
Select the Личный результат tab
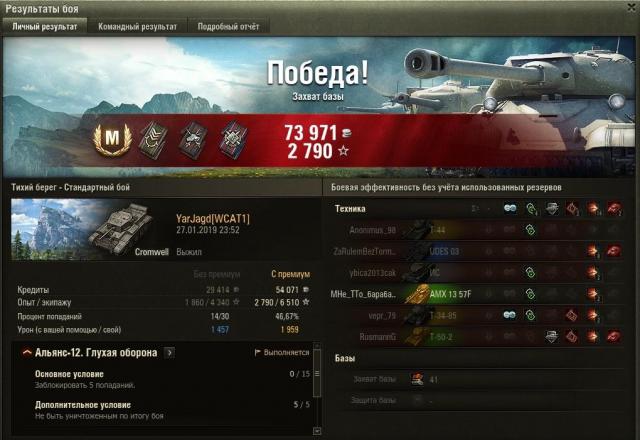tap(44, 27)
